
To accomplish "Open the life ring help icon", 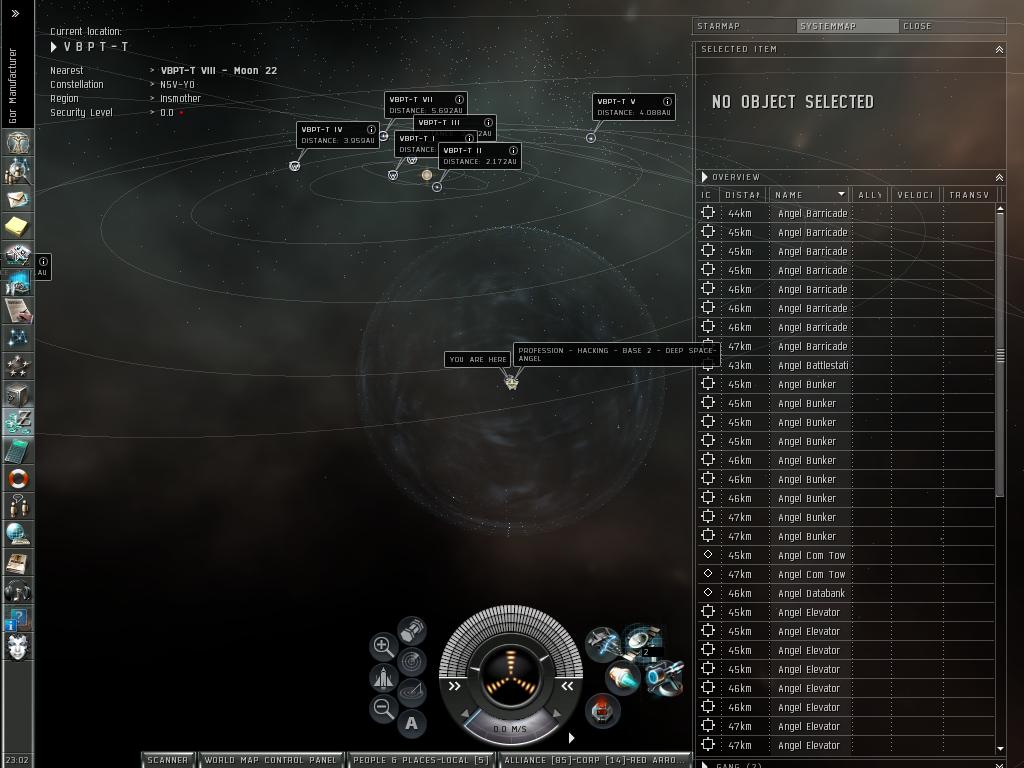I will (x=18, y=478).
